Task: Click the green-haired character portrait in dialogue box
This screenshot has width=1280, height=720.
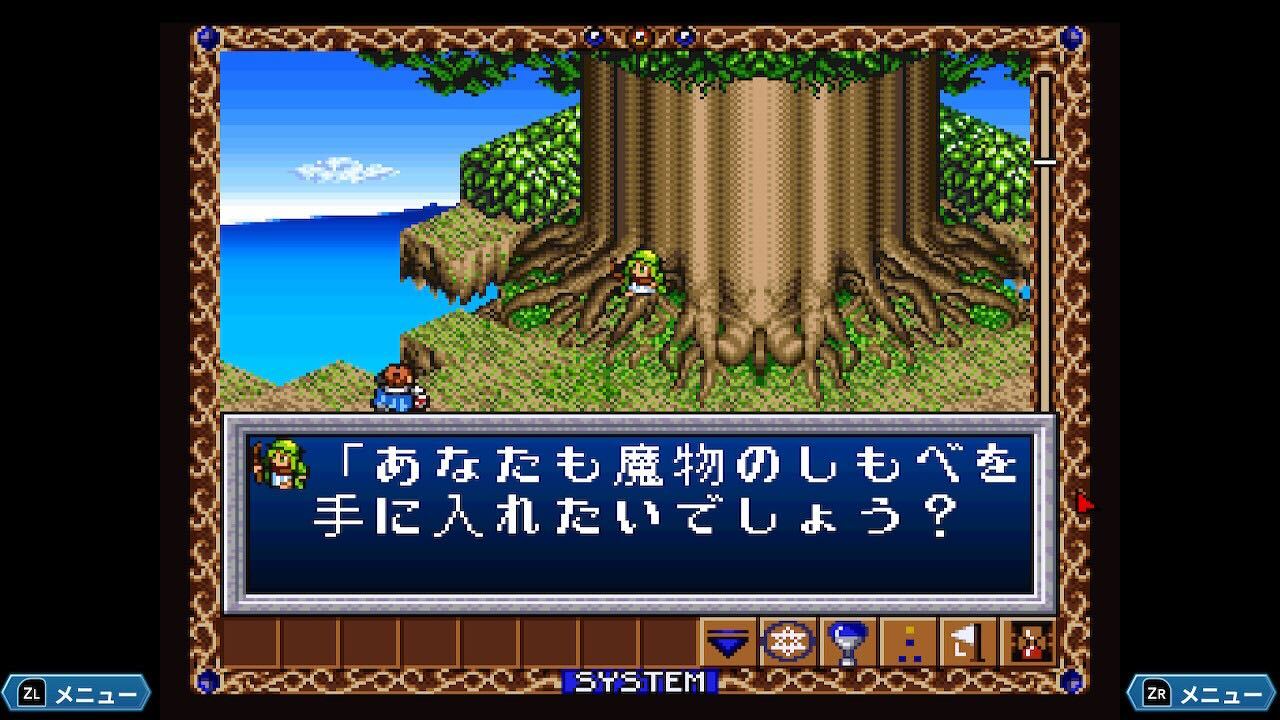Action: tap(280, 465)
